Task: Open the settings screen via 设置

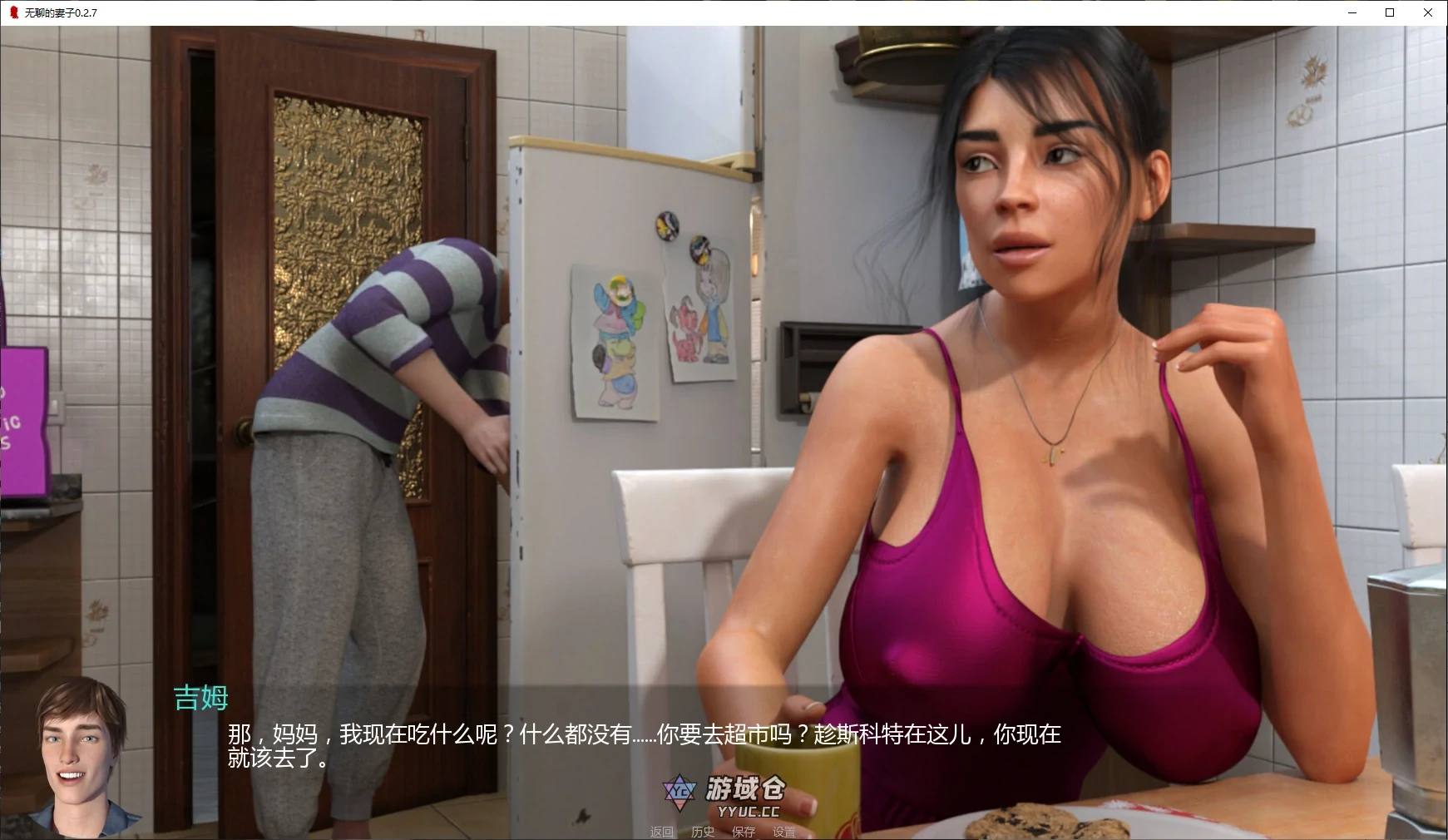Action: point(785,833)
